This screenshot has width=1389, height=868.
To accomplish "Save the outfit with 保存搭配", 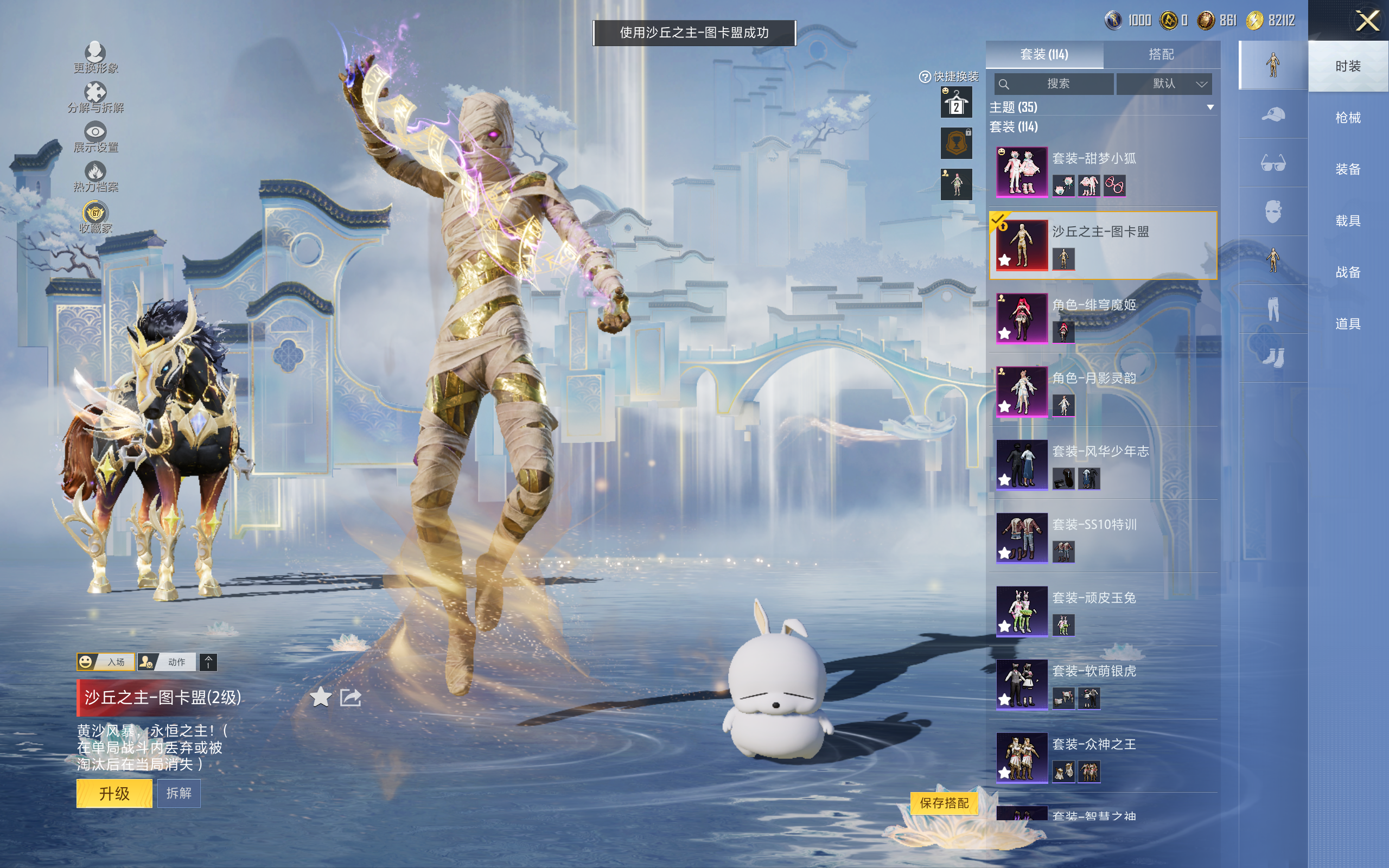I will coord(944,802).
